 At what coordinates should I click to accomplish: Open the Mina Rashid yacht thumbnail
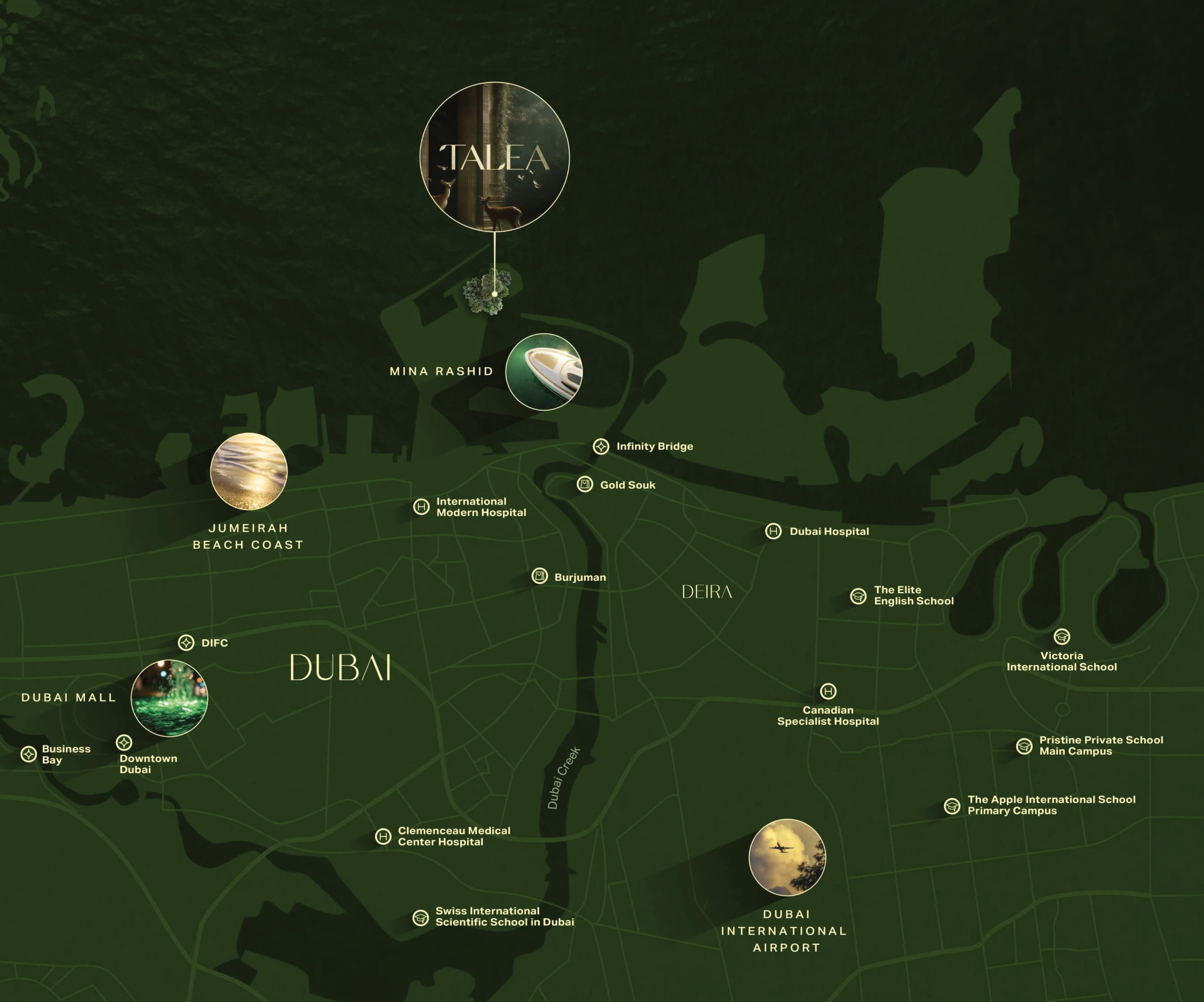pyautogui.click(x=544, y=371)
